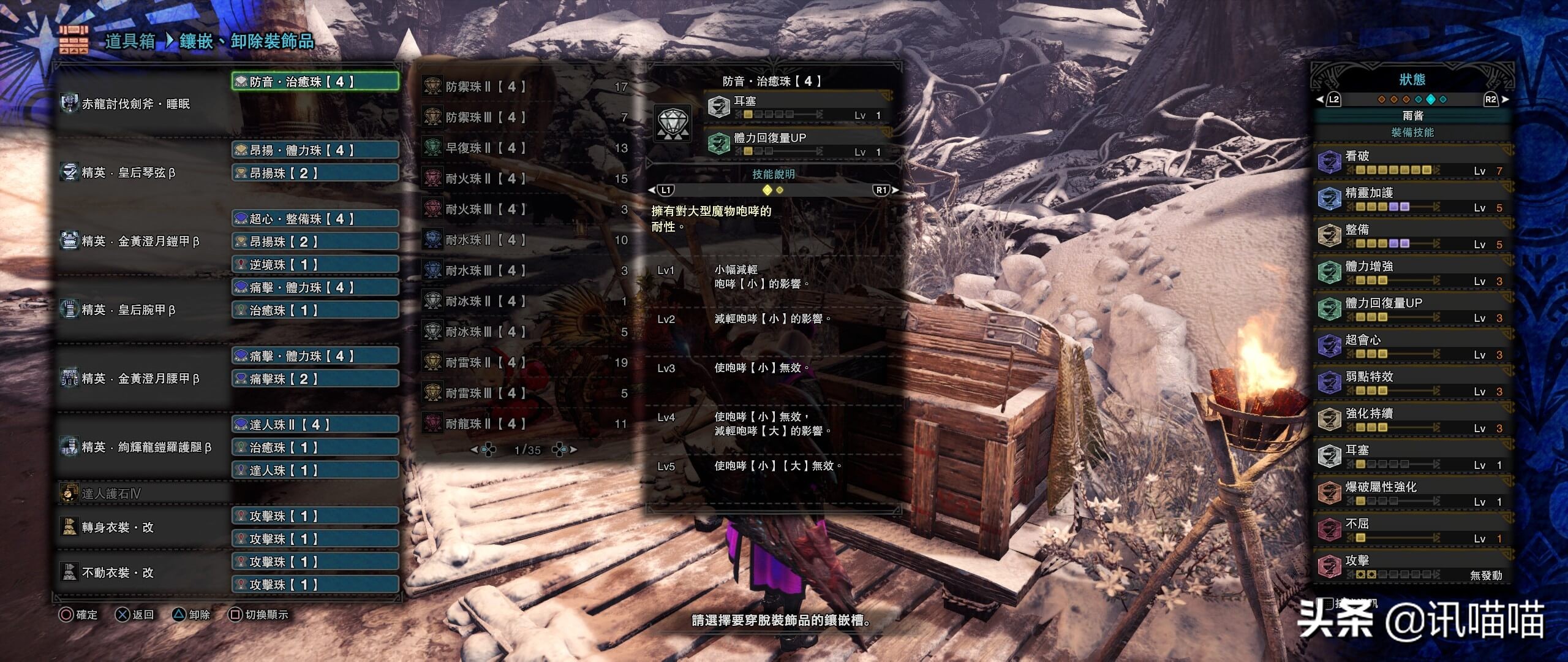
Task: Select the 耐冰珠III【4】 list entry
Action: (526, 332)
